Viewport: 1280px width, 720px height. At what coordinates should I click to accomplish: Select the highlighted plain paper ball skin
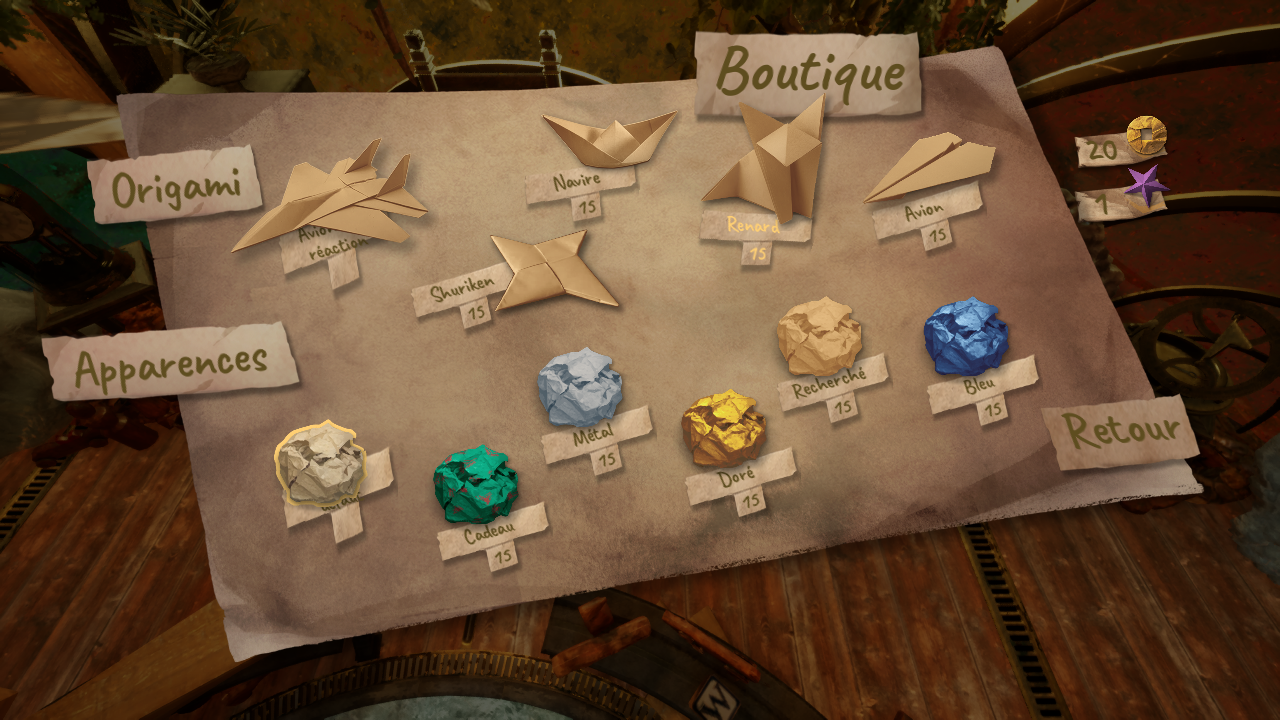click(320, 465)
